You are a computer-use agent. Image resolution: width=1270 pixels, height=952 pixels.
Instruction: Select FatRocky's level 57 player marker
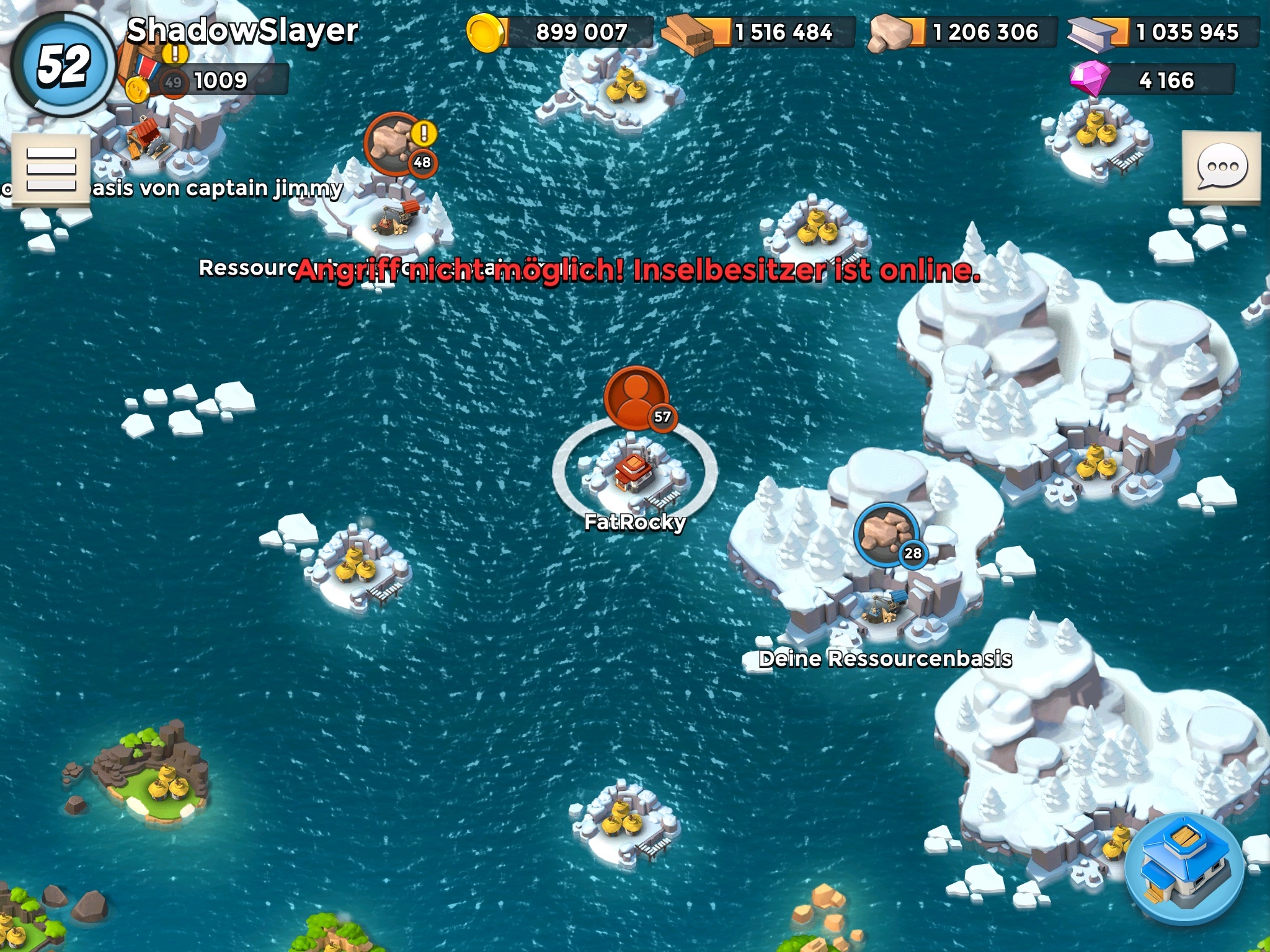(637, 399)
